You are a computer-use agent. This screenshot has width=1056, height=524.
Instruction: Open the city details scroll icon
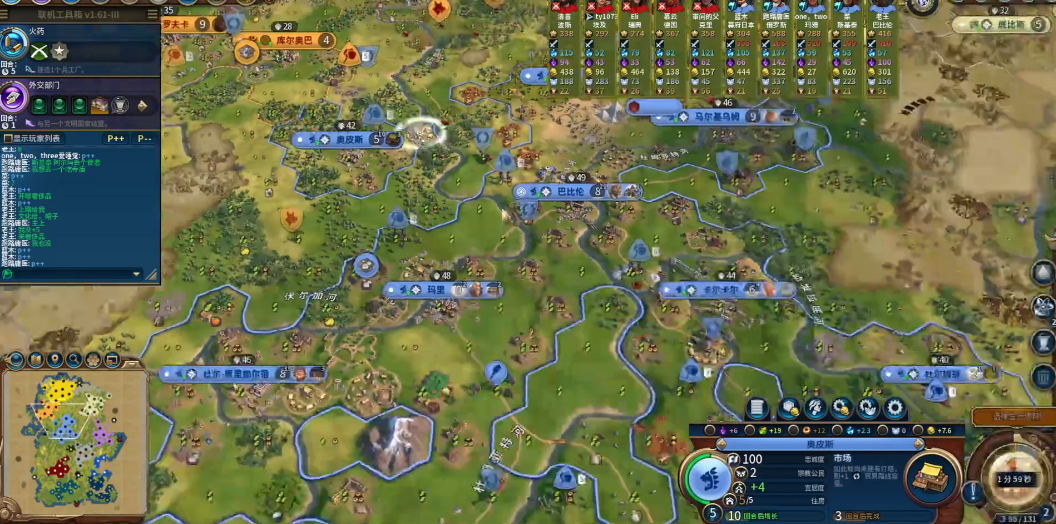click(758, 408)
